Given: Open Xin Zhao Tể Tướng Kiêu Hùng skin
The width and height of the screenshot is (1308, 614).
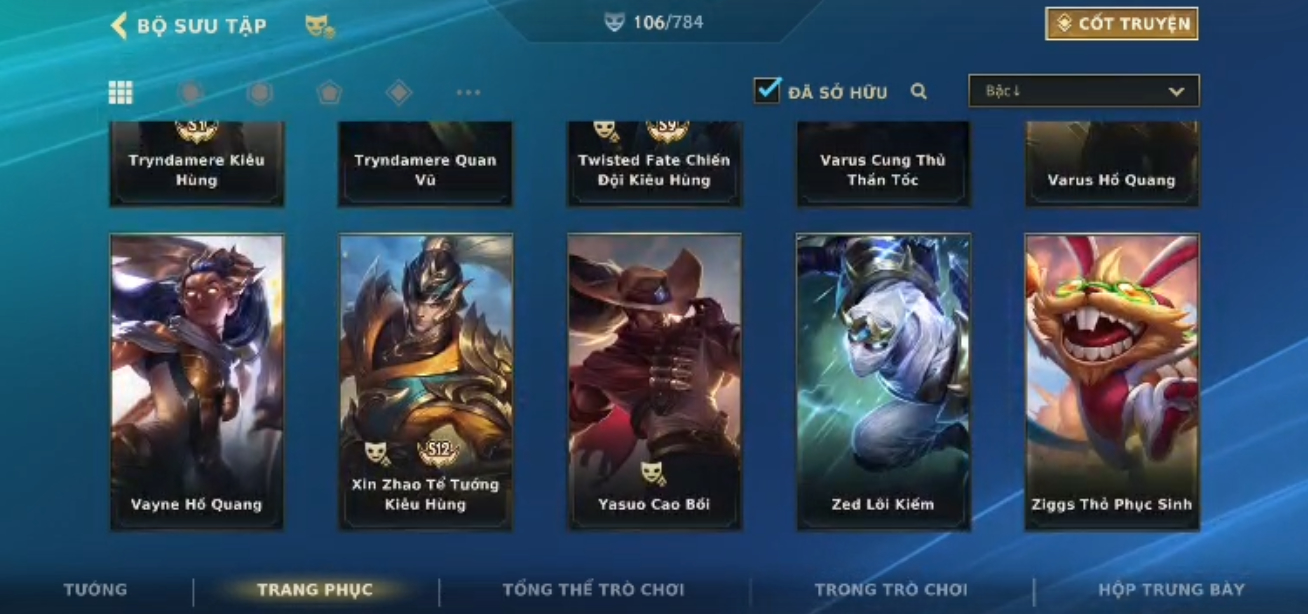Looking at the screenshot, I should [x=425, y=381].
